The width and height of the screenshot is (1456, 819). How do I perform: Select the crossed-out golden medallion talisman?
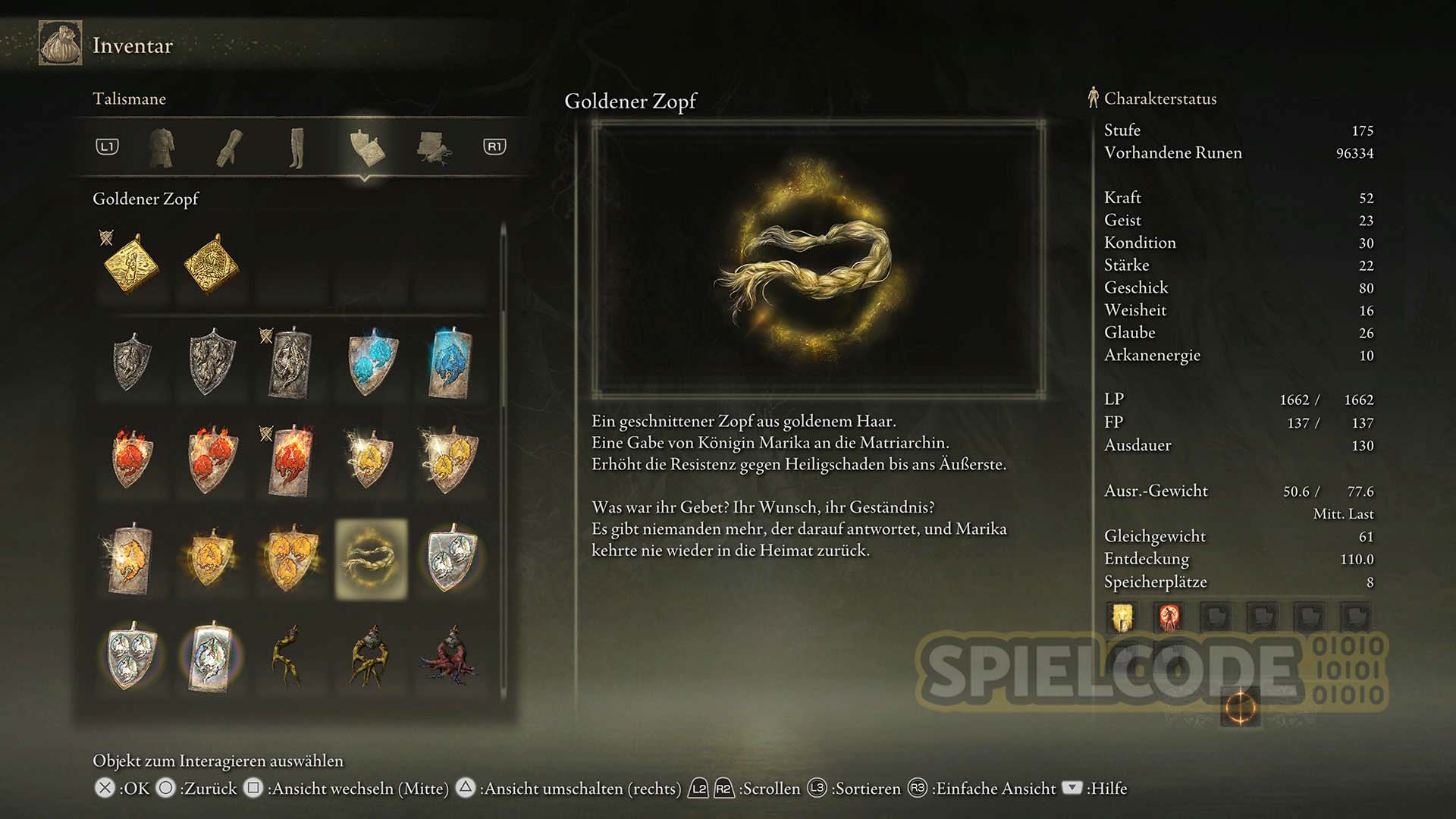pyautogui.click(x=130, y=265)
